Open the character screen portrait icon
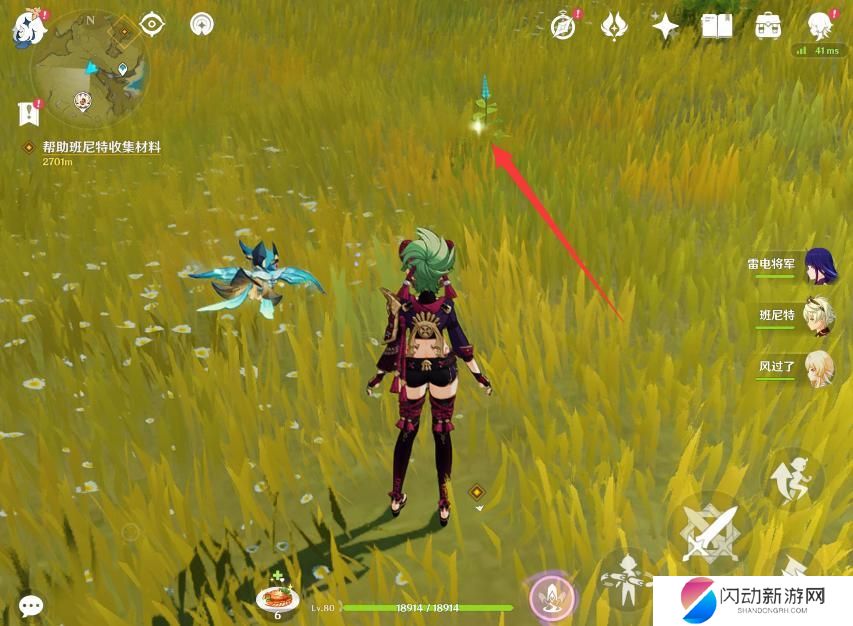The height and width of the screenshot is (626, 853). (820, 26)
